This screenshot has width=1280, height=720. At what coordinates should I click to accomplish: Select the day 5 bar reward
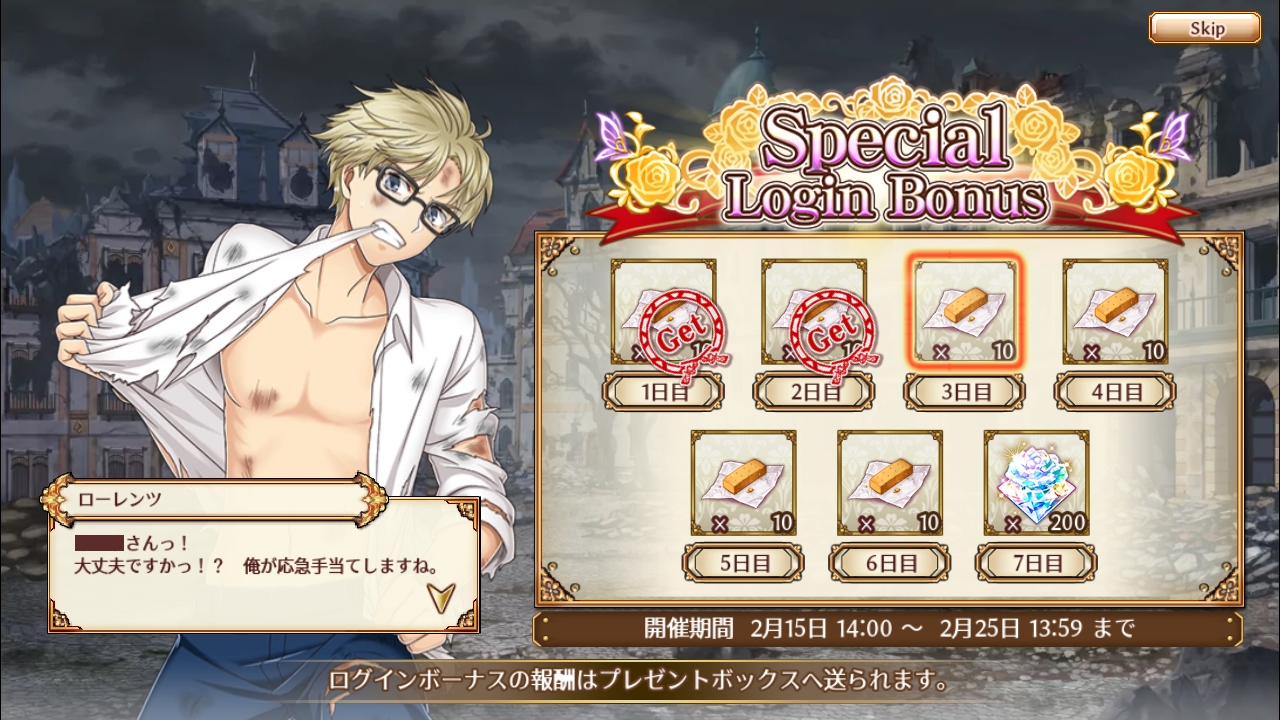coord(743,483)
